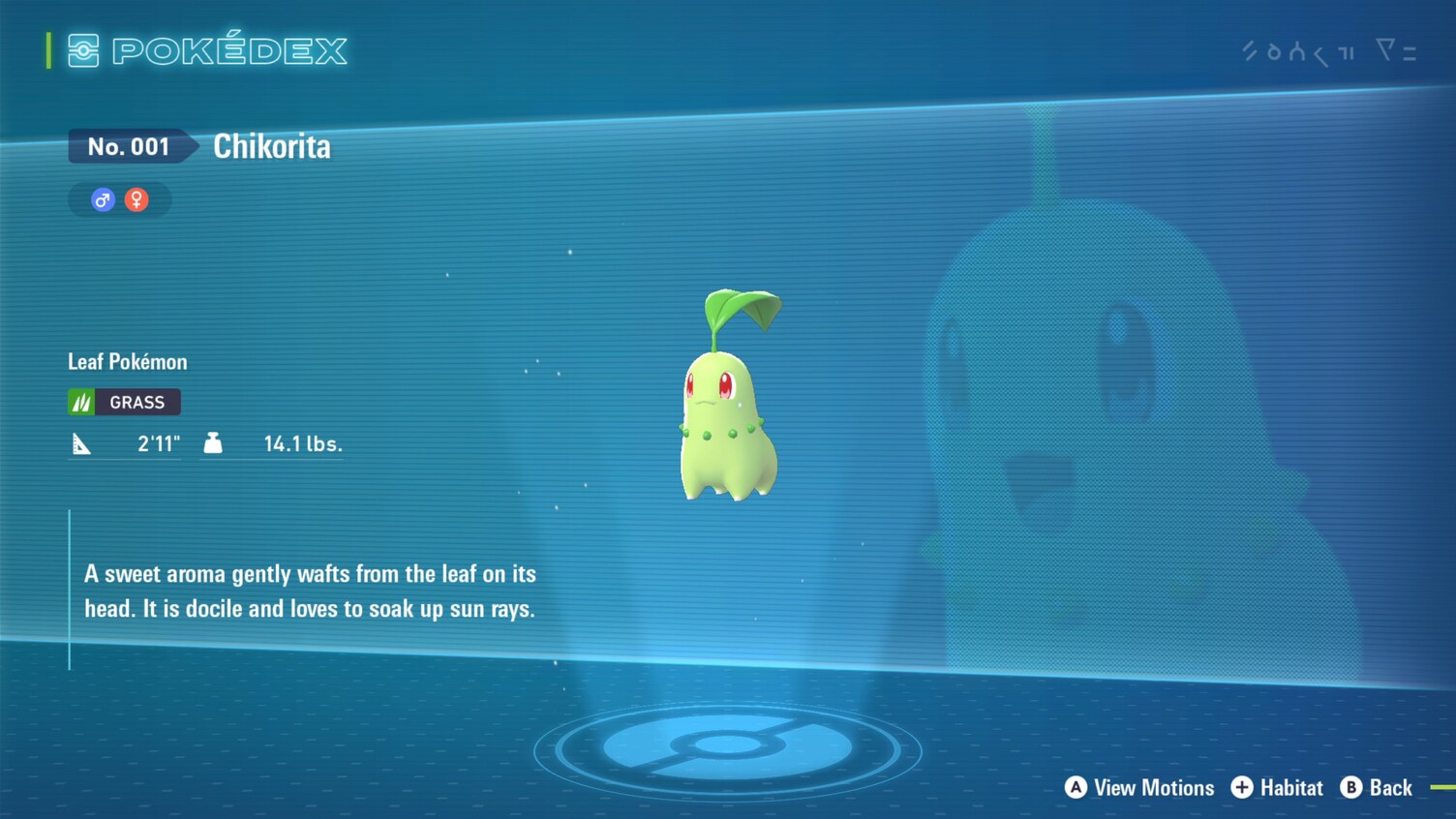1456x819 pixels.
Task: Open View Motions for Chikorita
Action: (1139, 788)
